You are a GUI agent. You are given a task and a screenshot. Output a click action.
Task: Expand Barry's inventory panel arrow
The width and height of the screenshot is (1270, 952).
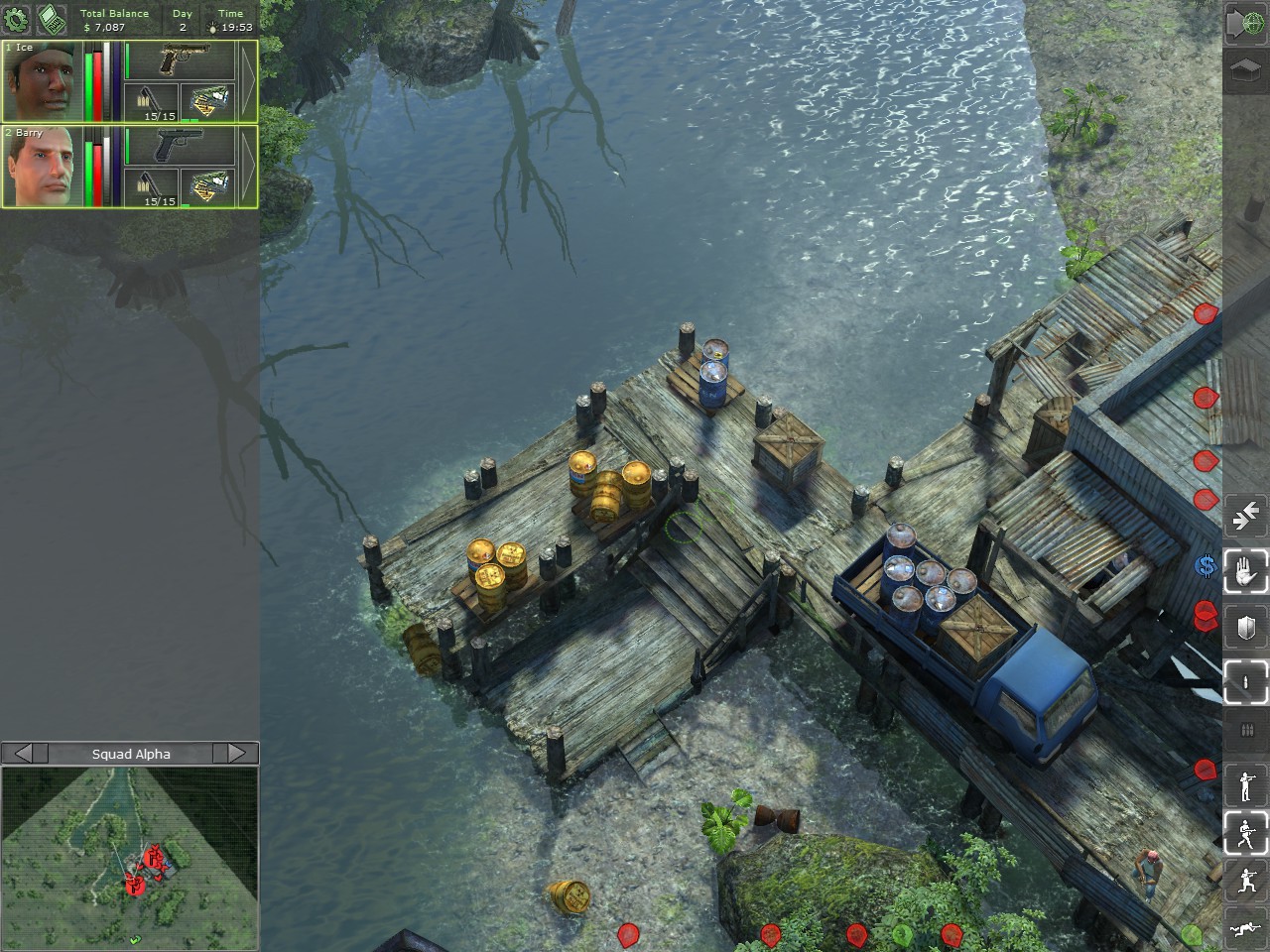247,167
